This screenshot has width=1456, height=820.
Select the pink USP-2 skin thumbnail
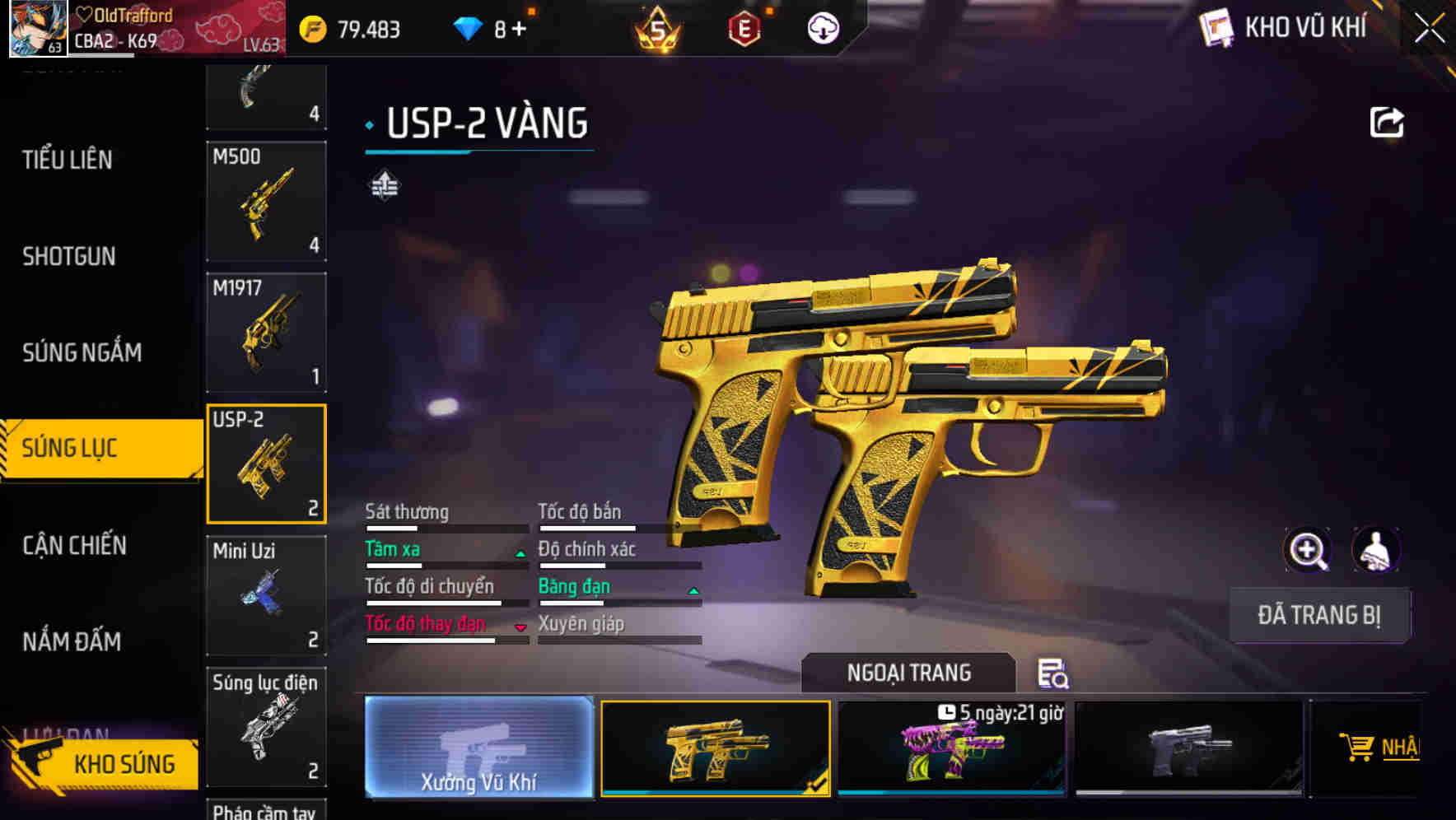tap(952, 748)
